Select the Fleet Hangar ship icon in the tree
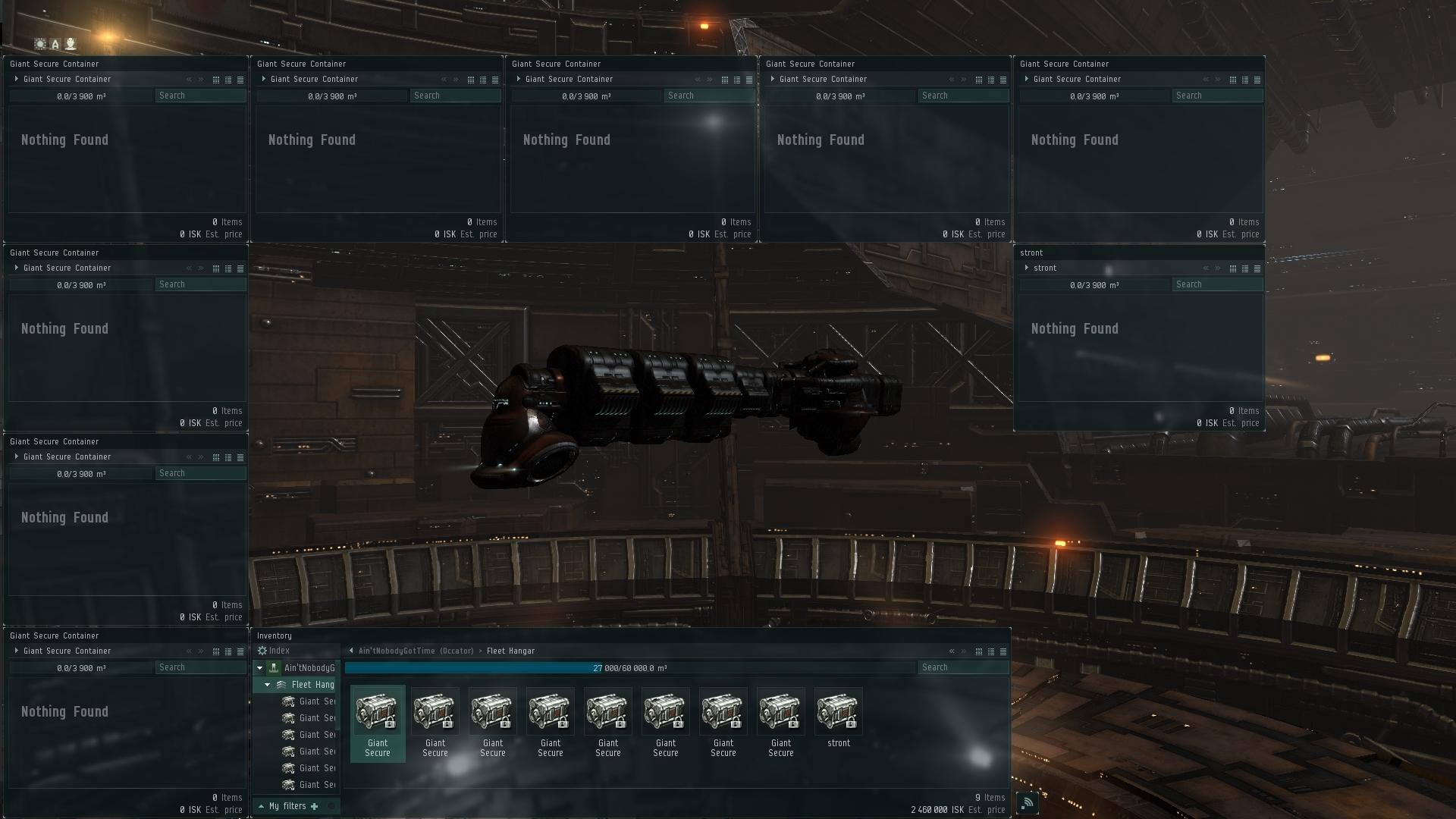The image size is (1456, 819). 281,684
